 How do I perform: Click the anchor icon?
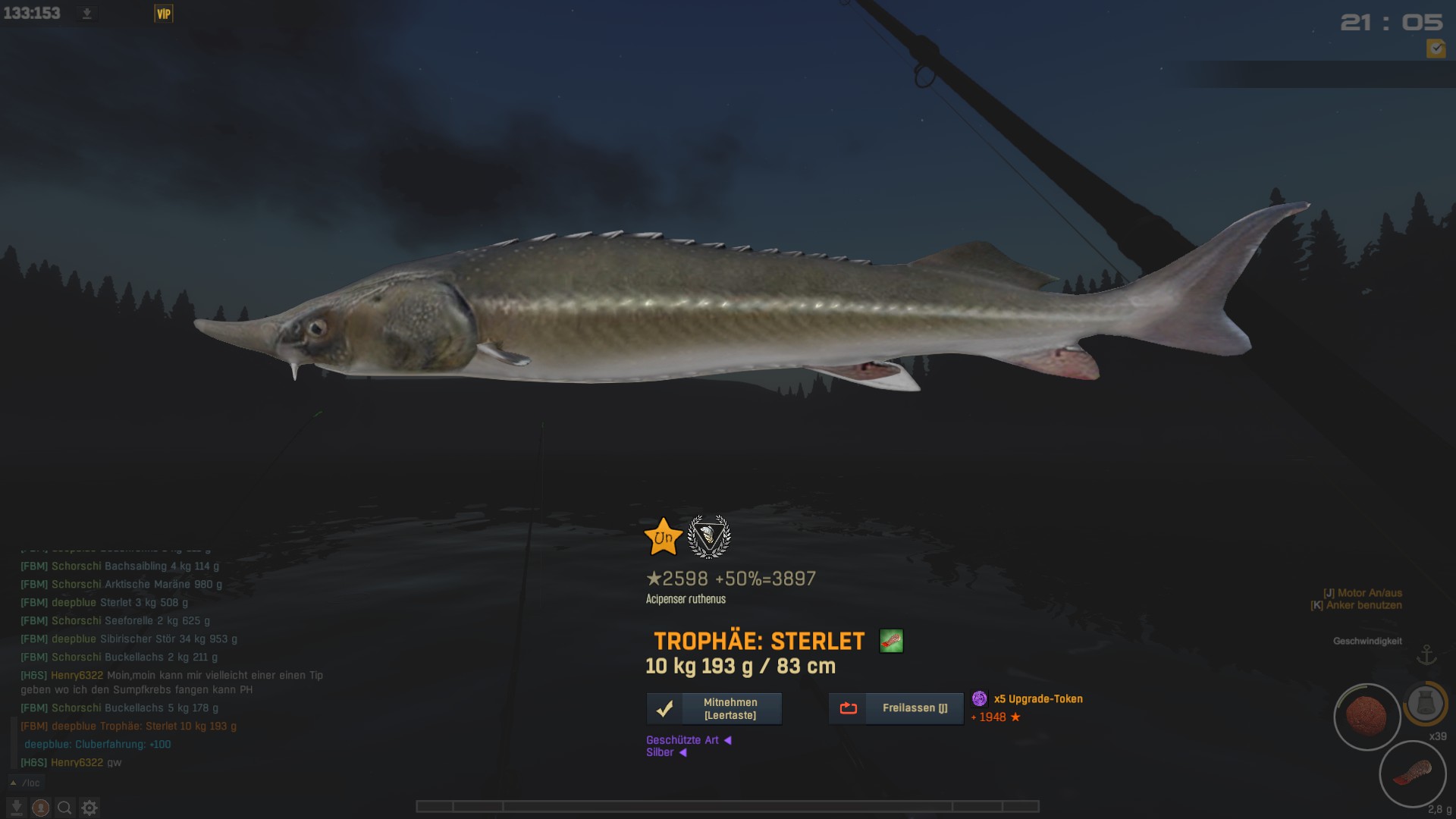tap(1427, 654)
